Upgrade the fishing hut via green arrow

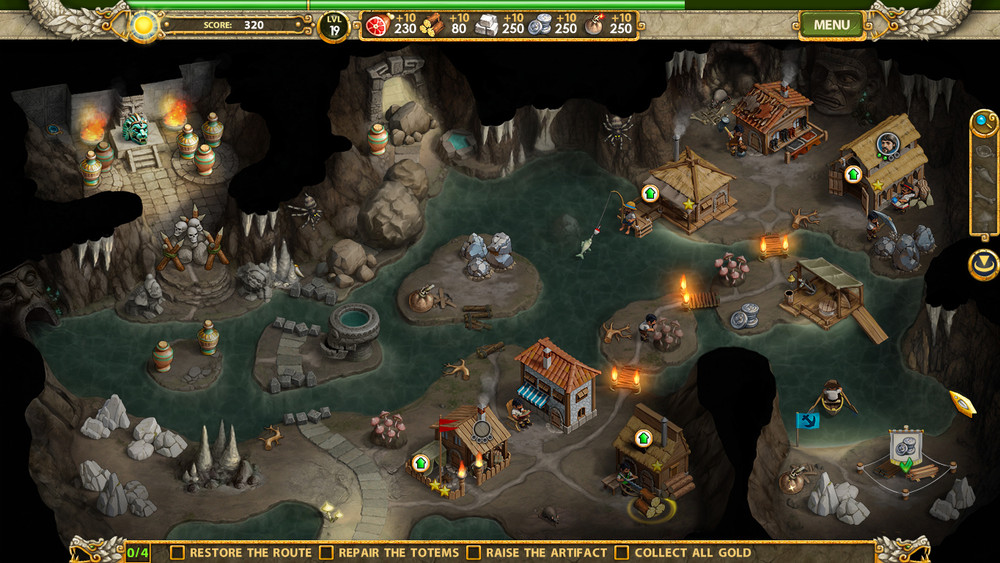[650, 192]
